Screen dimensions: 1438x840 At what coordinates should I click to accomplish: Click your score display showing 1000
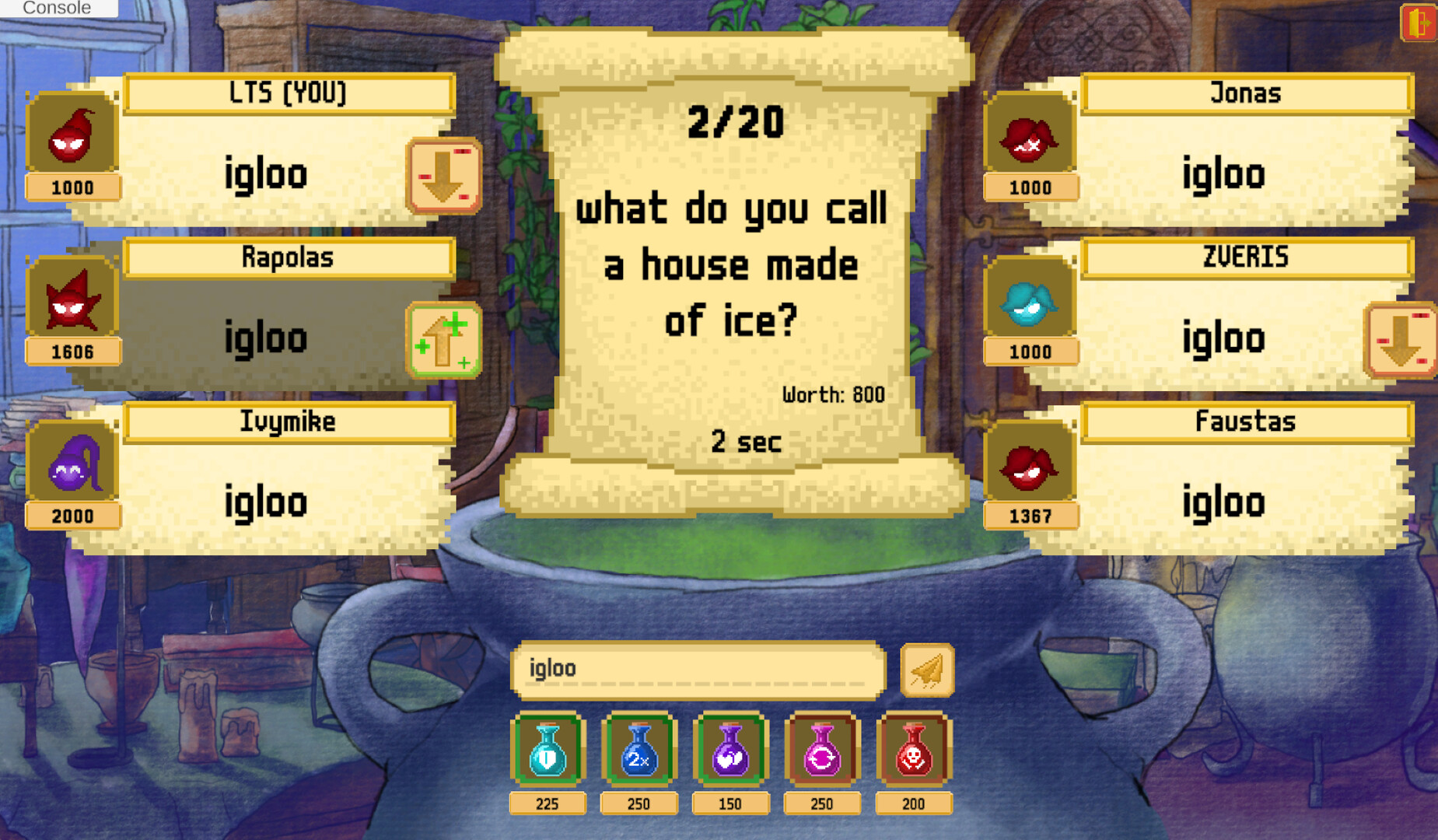72,187
